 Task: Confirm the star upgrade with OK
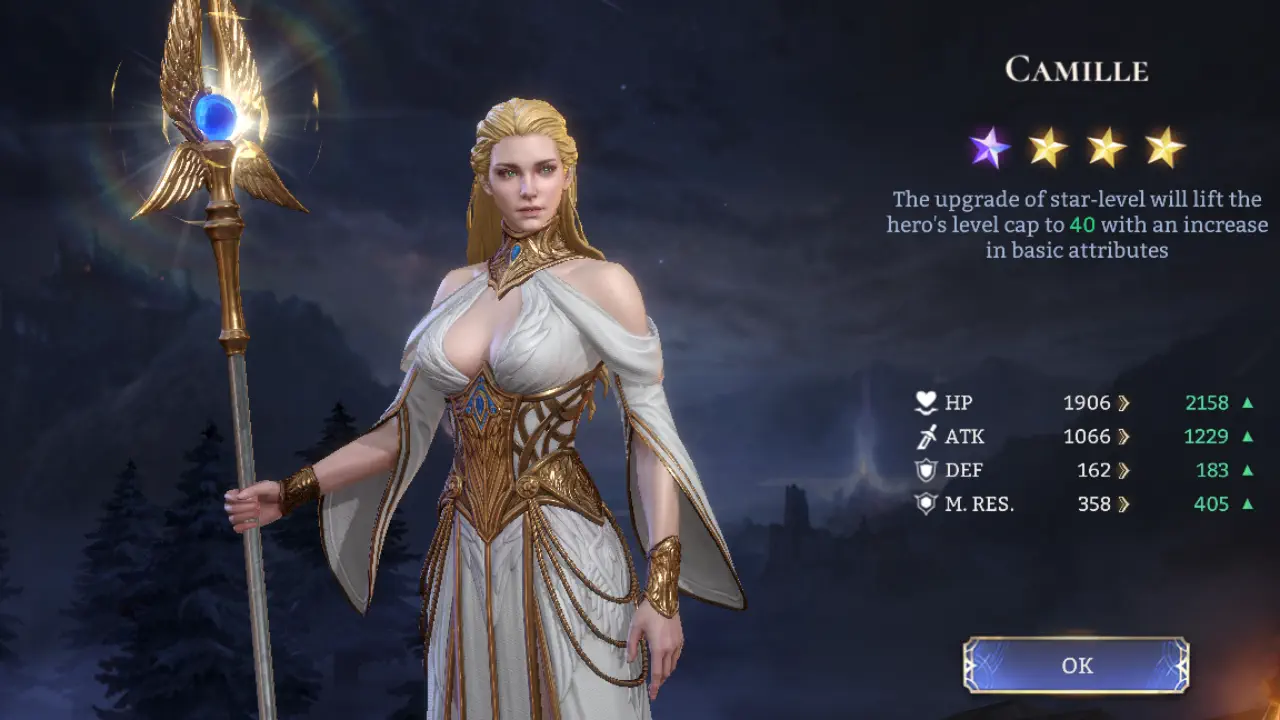pos(1076,665)
